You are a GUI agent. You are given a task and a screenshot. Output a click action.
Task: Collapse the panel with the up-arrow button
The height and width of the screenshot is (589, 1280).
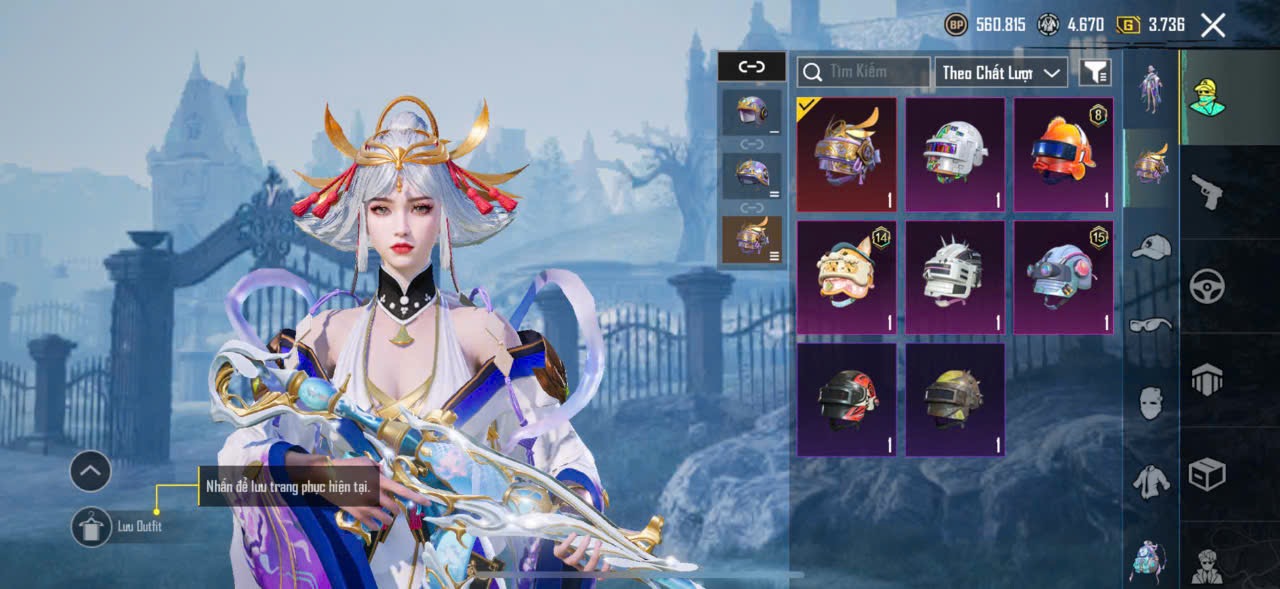pos(90,470)
